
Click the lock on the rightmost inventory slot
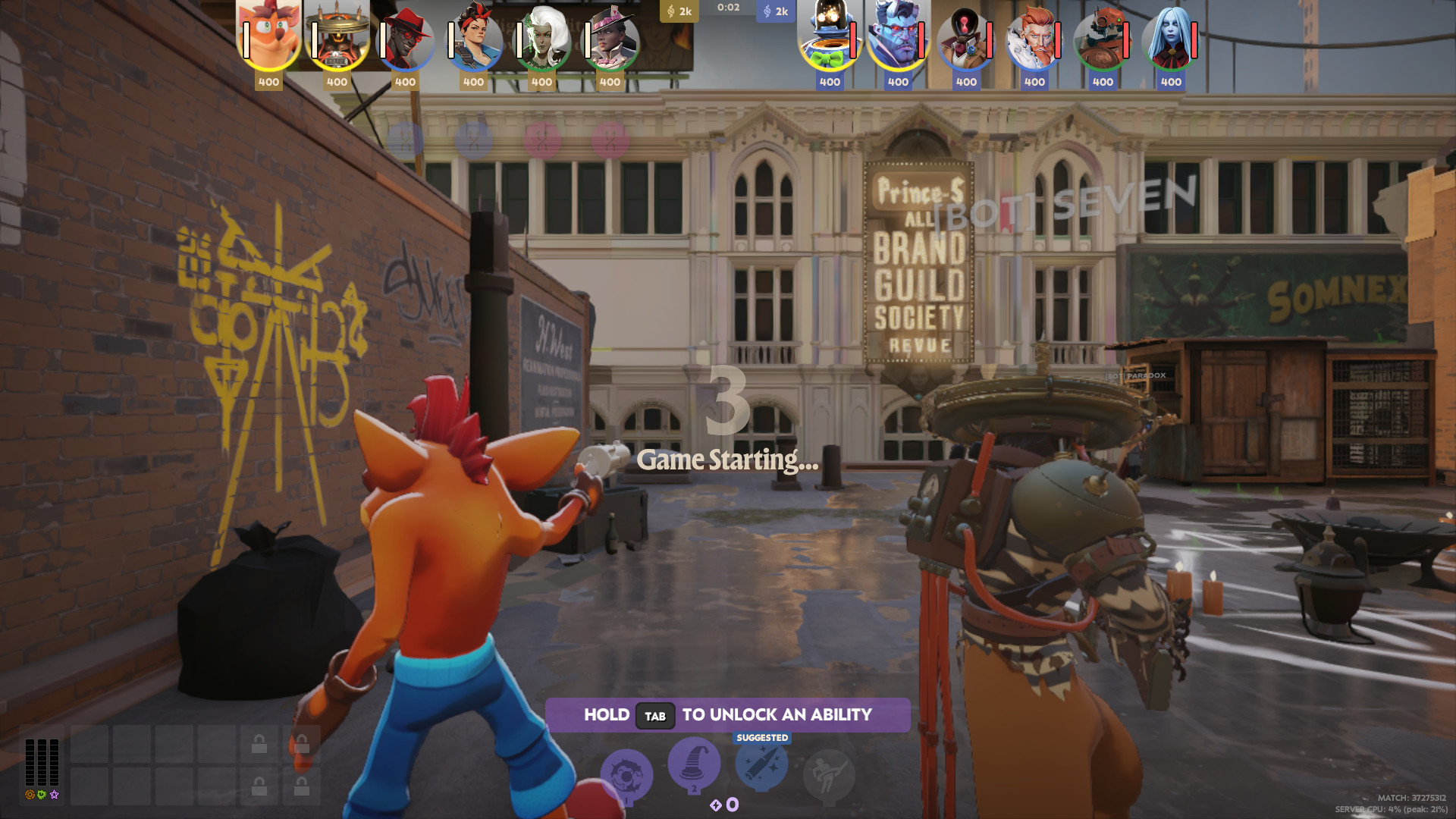(x=301, y=745)
